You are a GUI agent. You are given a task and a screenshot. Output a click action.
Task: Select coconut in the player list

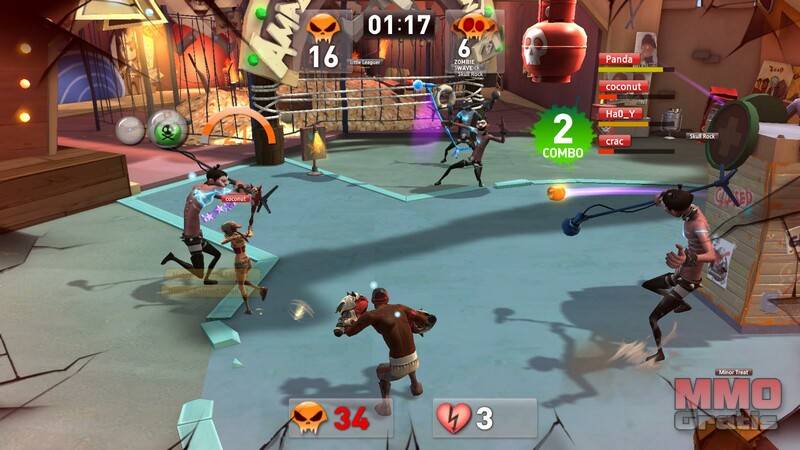(624, 87)
